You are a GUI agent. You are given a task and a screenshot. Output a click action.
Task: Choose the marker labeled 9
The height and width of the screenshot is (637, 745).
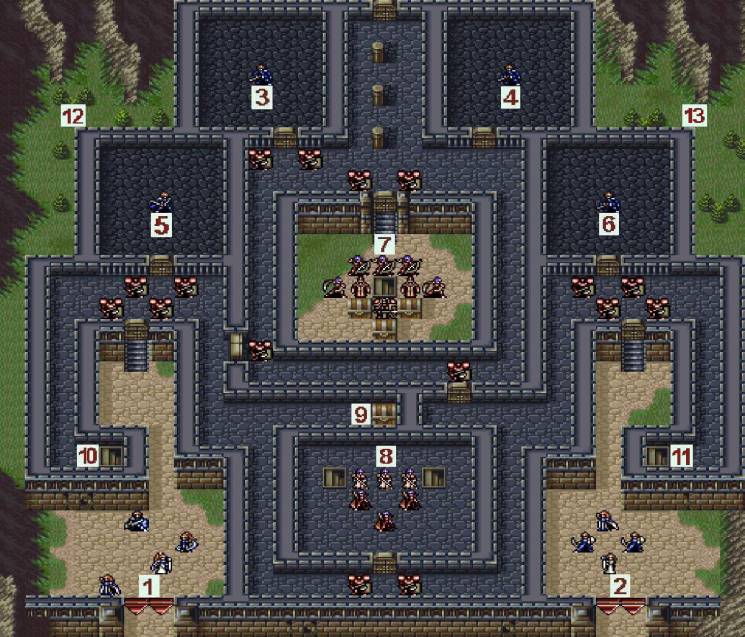(x=361, y=414)
